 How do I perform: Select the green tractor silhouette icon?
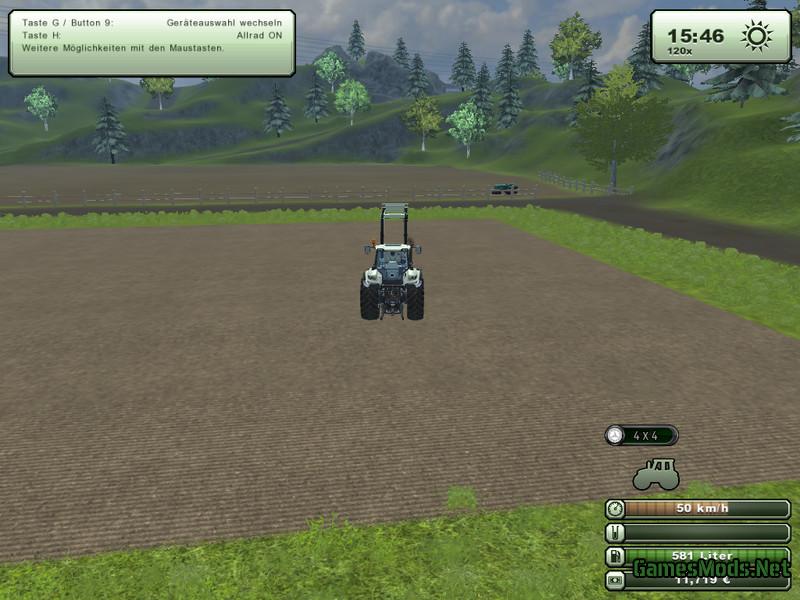pyautogui.click(x=655, y=474)
